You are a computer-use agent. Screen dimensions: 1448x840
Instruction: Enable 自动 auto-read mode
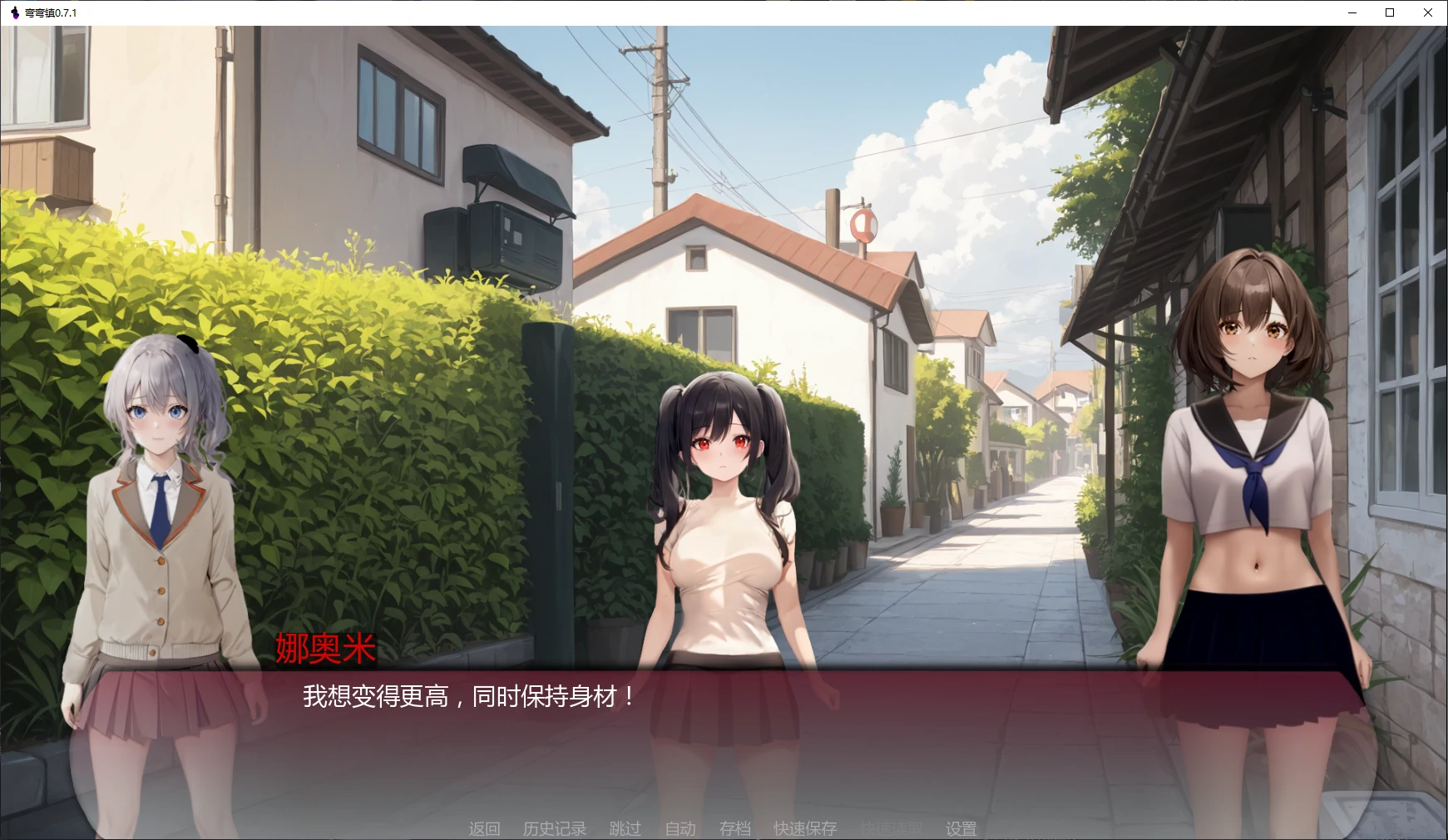click(x=680, y=828)
